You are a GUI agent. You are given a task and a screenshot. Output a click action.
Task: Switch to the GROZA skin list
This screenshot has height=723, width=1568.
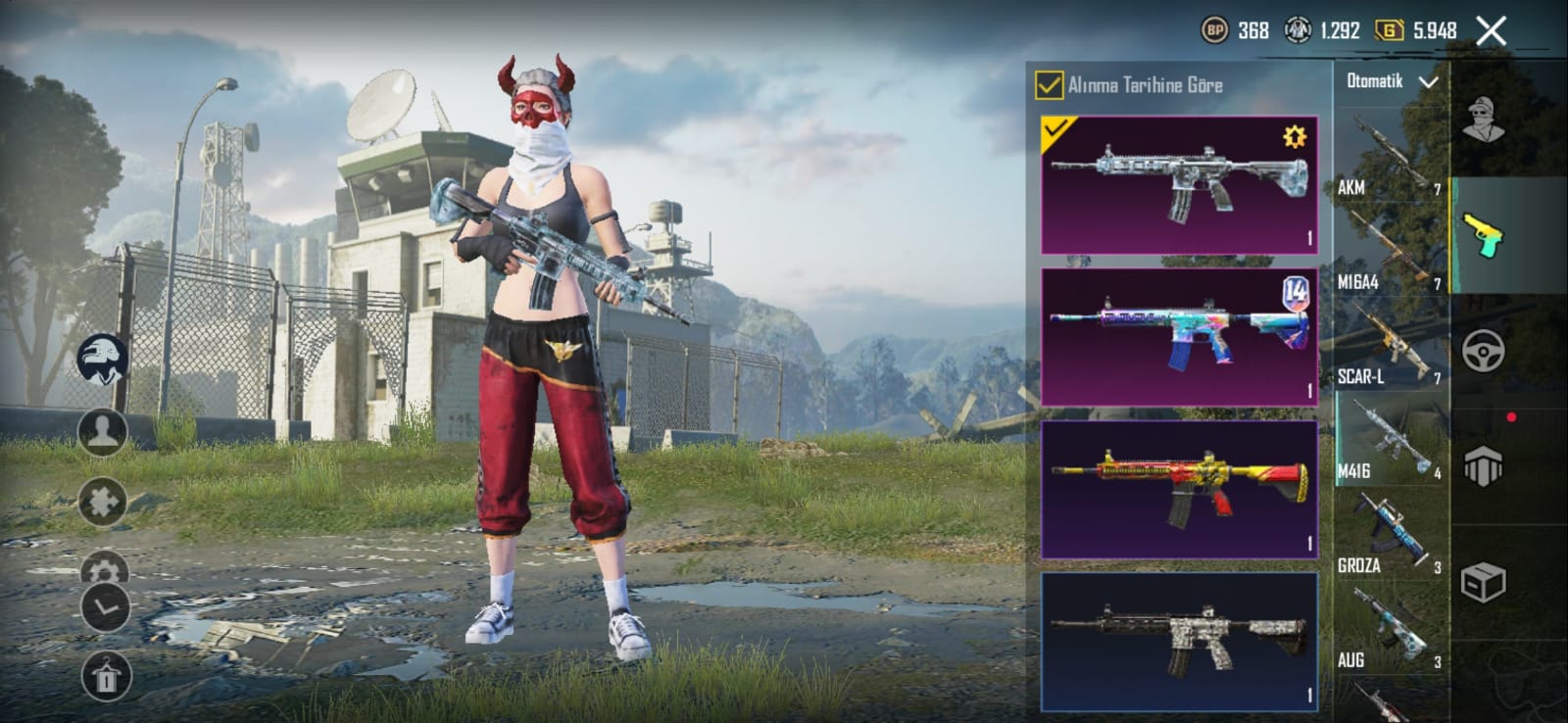pyautogui.click(x=1390, y=536)
